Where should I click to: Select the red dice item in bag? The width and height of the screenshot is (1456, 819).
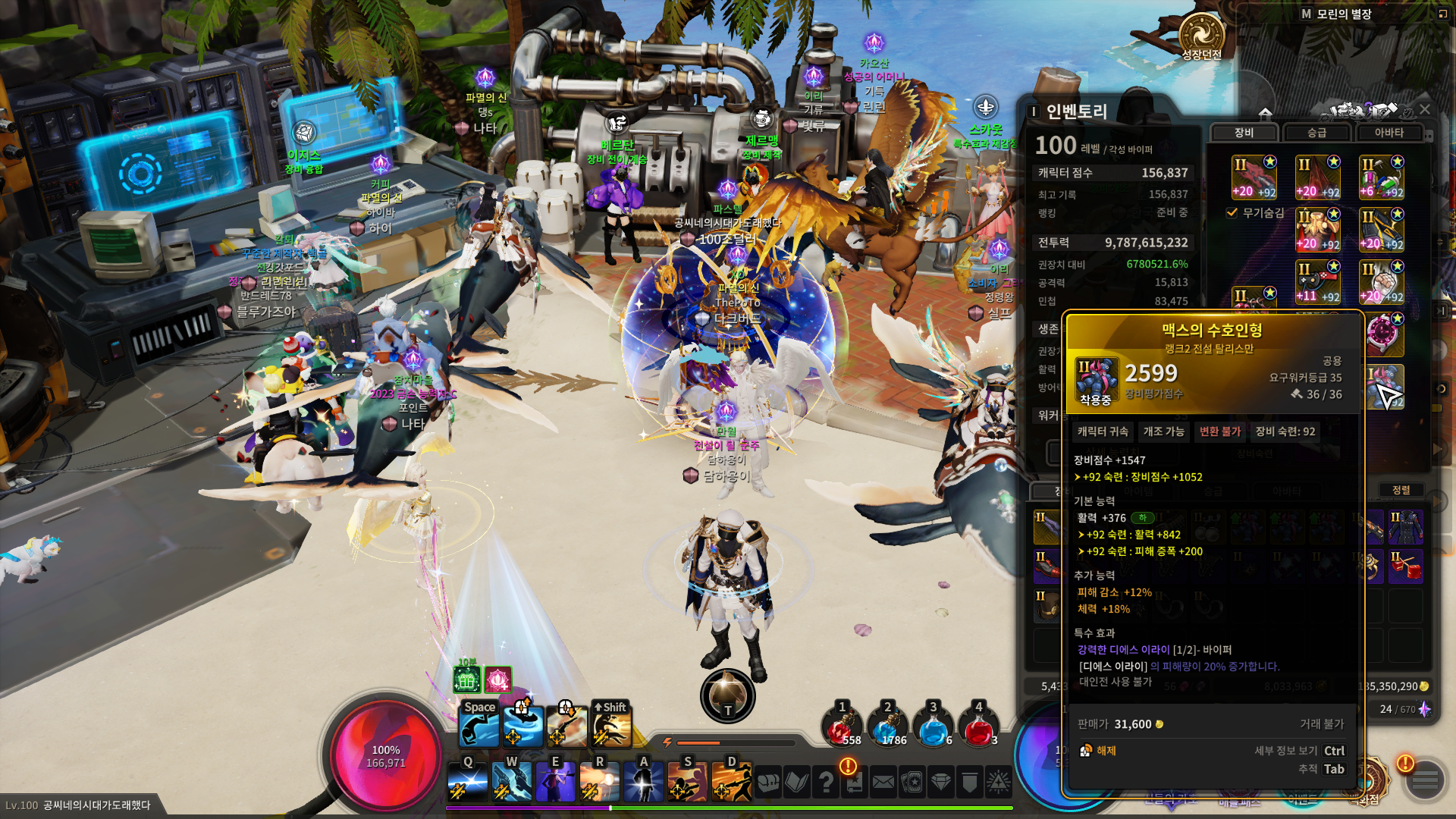pos(1405,566)
